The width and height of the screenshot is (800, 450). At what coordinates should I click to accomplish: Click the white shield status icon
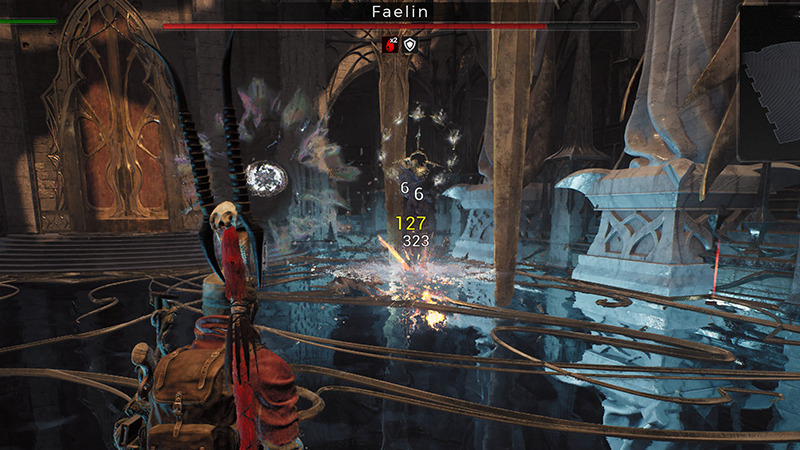(410, 44)
